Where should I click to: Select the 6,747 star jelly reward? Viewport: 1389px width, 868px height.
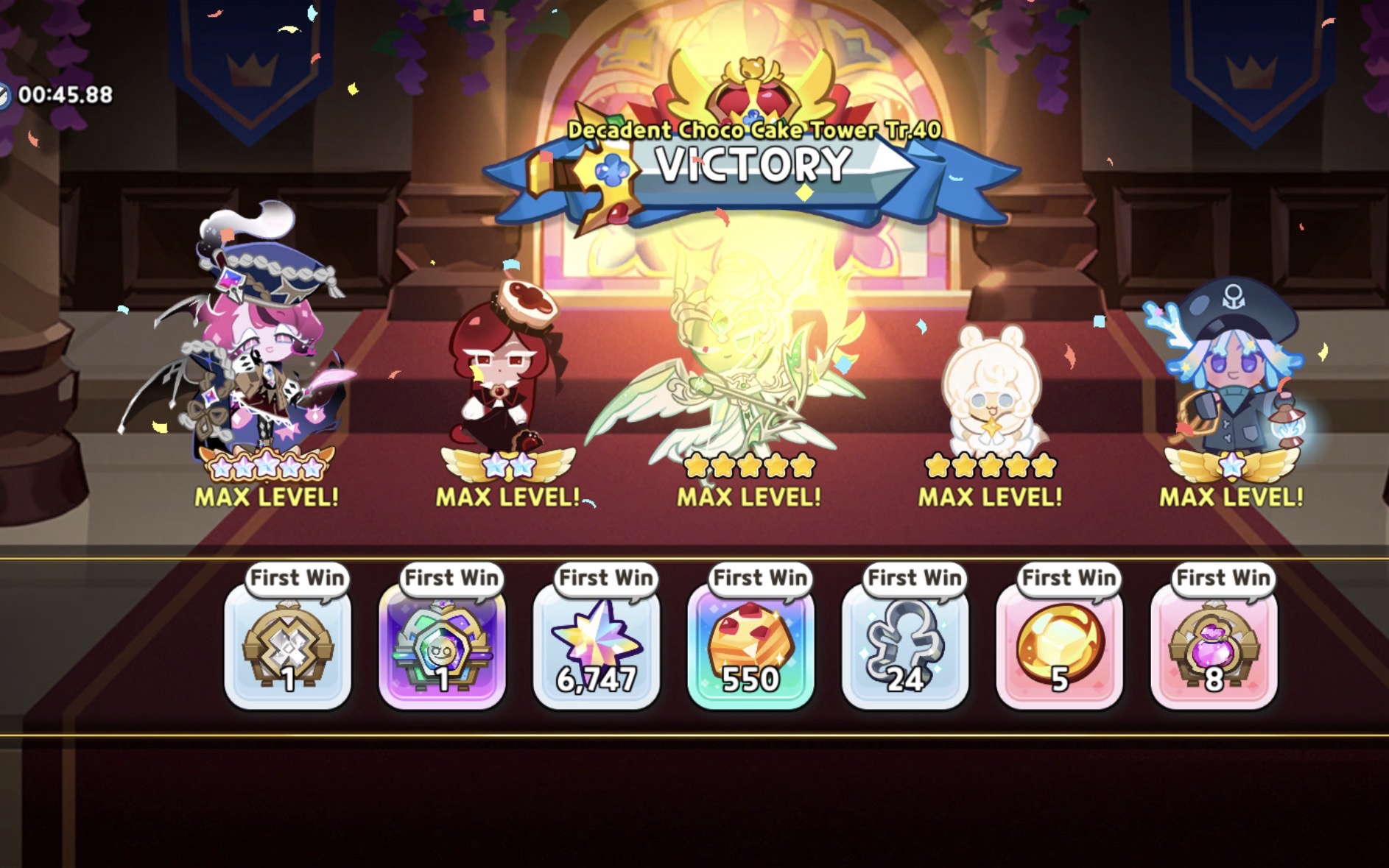(x=597, y=647)
